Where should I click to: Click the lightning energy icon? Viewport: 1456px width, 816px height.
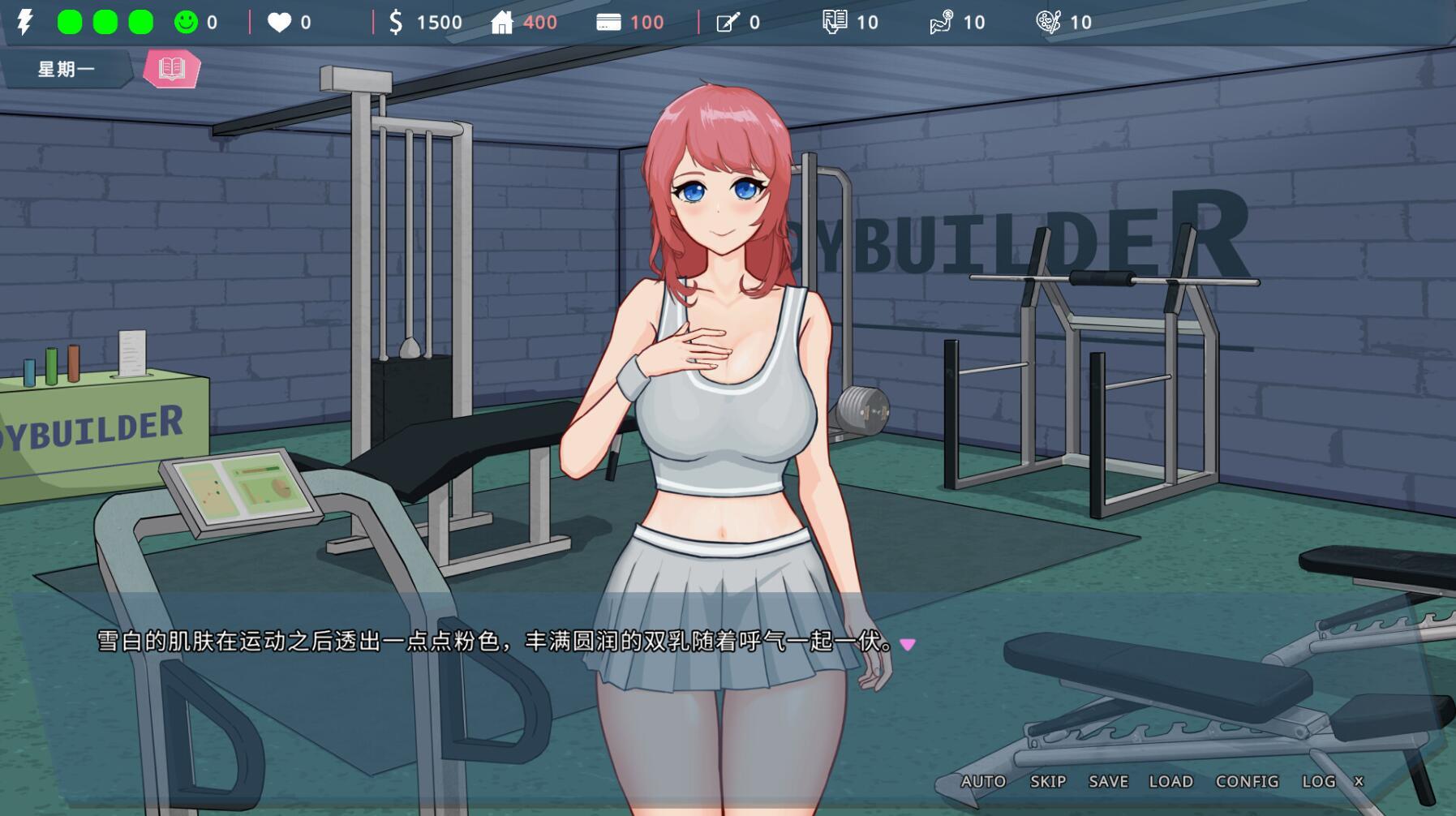point(24,22)
